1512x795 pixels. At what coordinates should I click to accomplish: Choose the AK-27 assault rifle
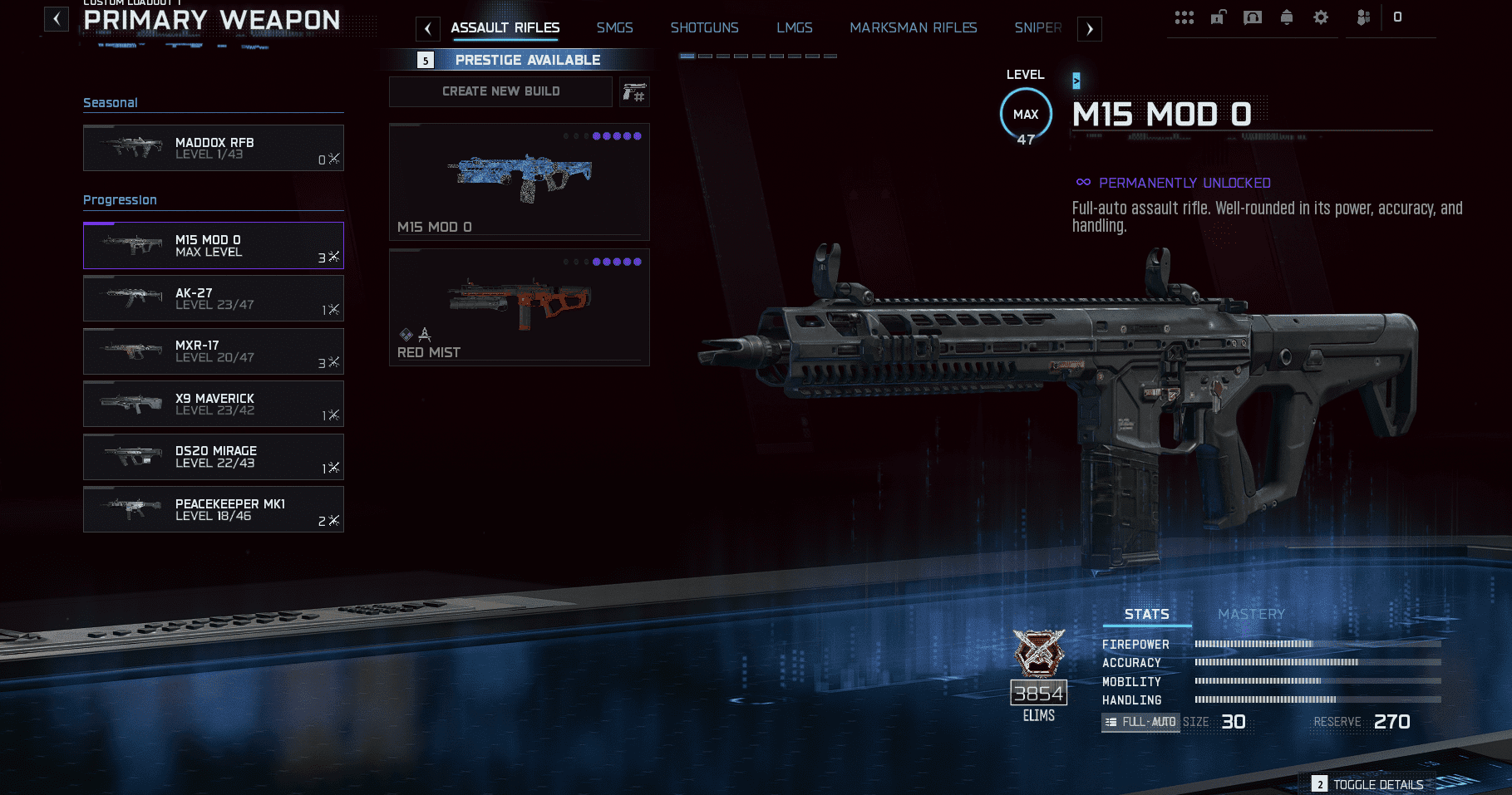213,298
